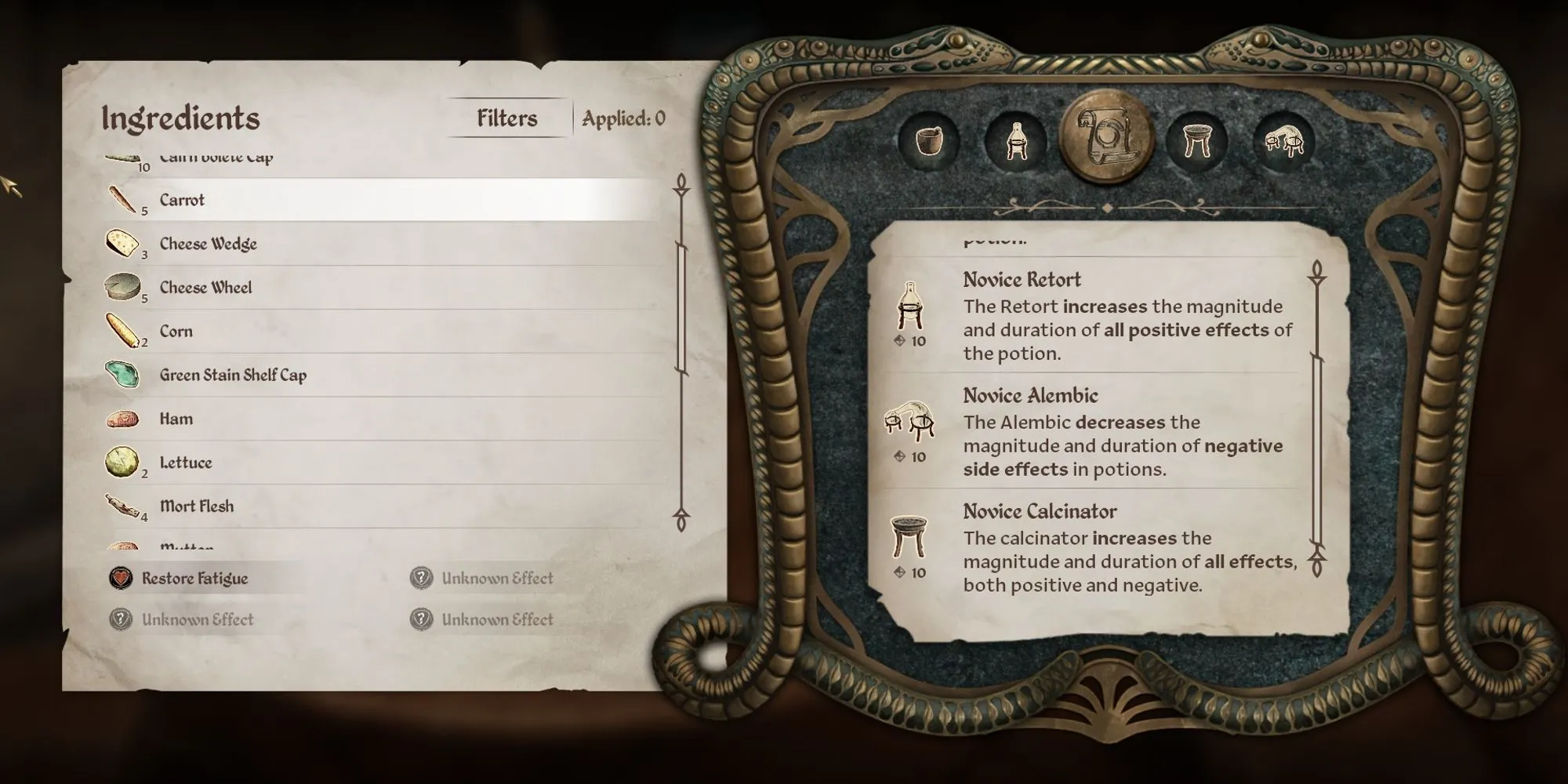1568x784 pixels.
Task: Open the ingredient Filters button
Action: tap(508, 118)
